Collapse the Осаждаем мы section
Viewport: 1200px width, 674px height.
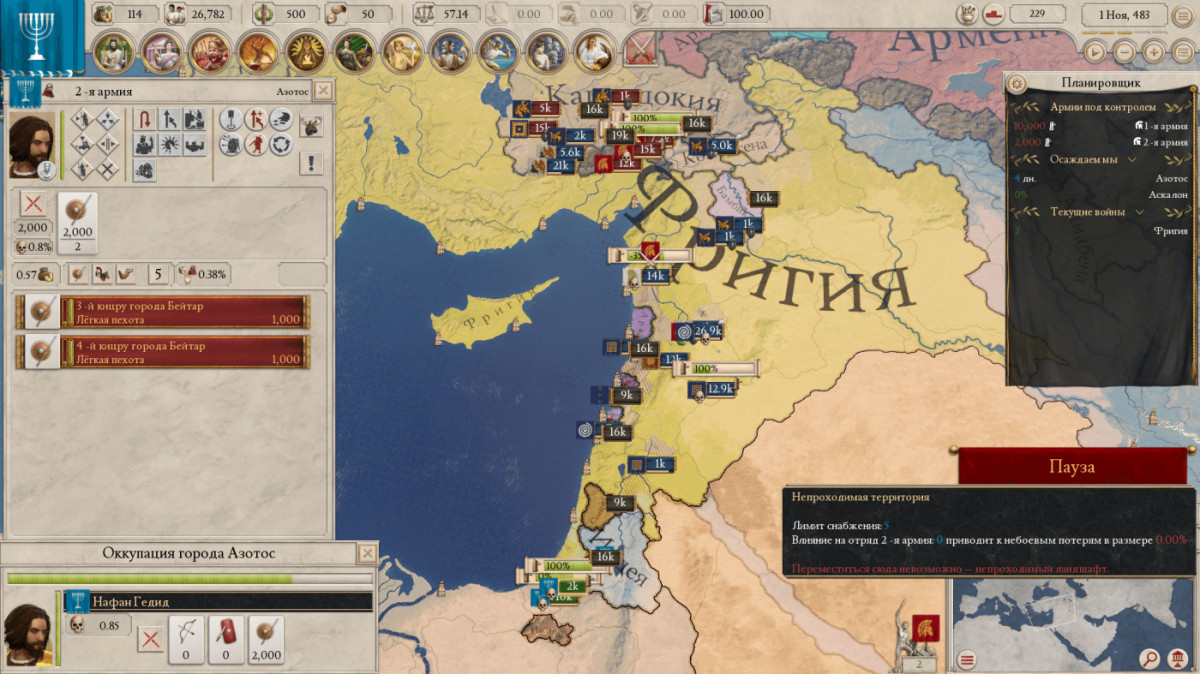click(1133, 159)
